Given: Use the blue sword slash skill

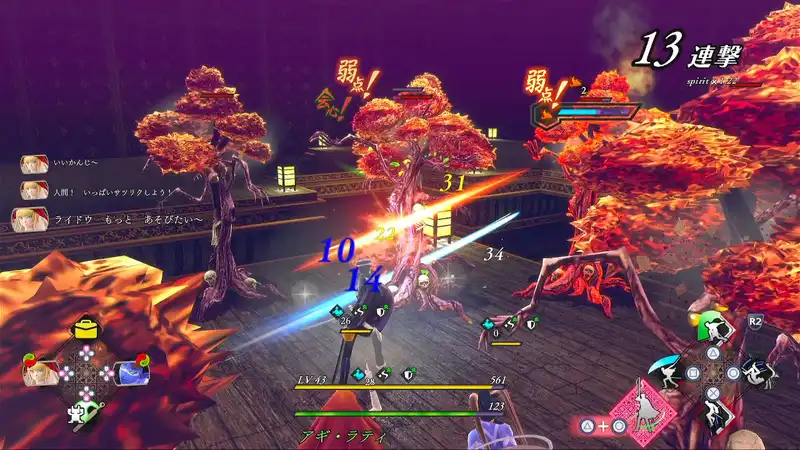Looking at the screenshot, I should (668, 370).
